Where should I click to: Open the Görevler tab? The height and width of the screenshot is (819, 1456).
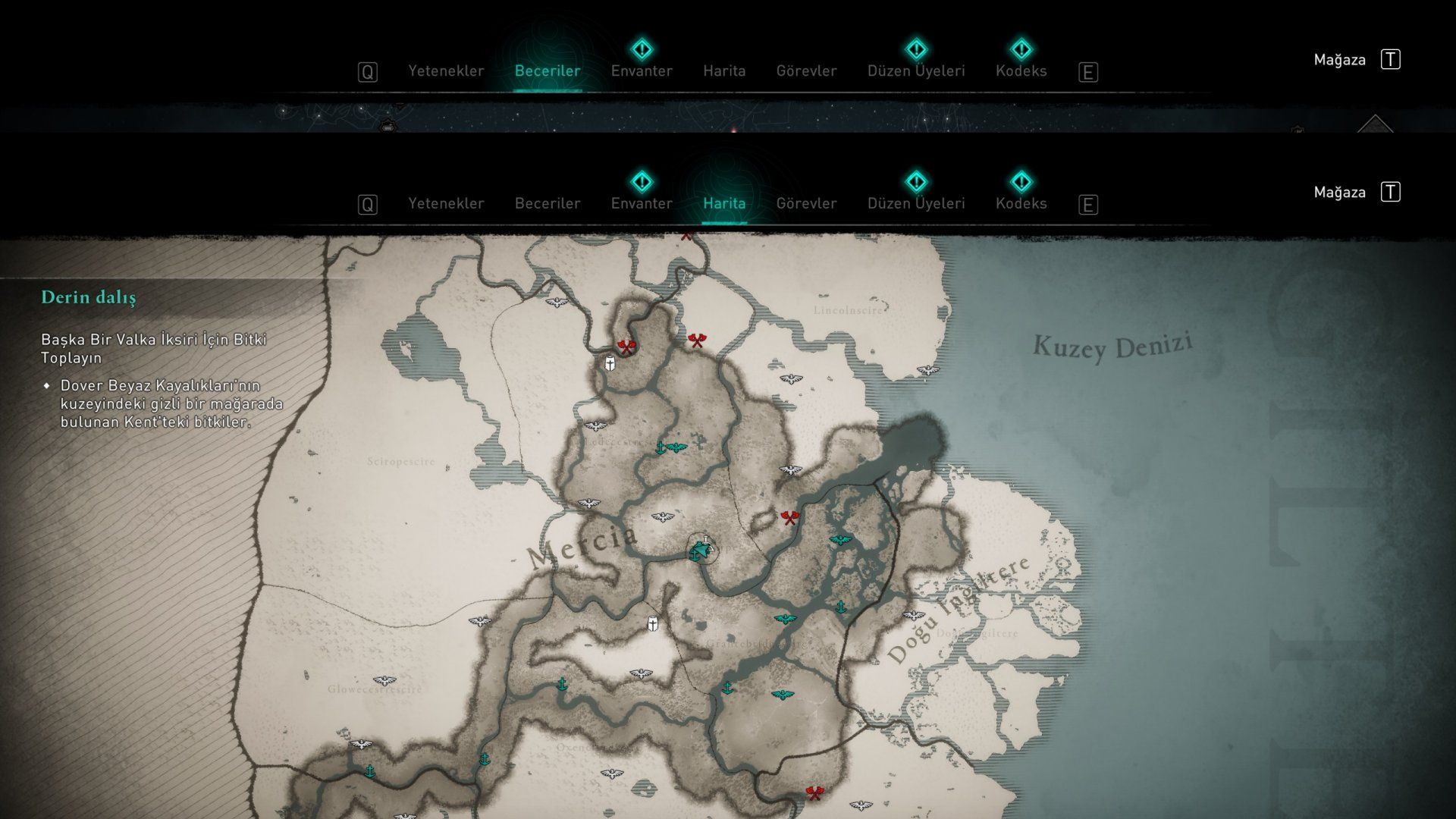coord(807,203)
